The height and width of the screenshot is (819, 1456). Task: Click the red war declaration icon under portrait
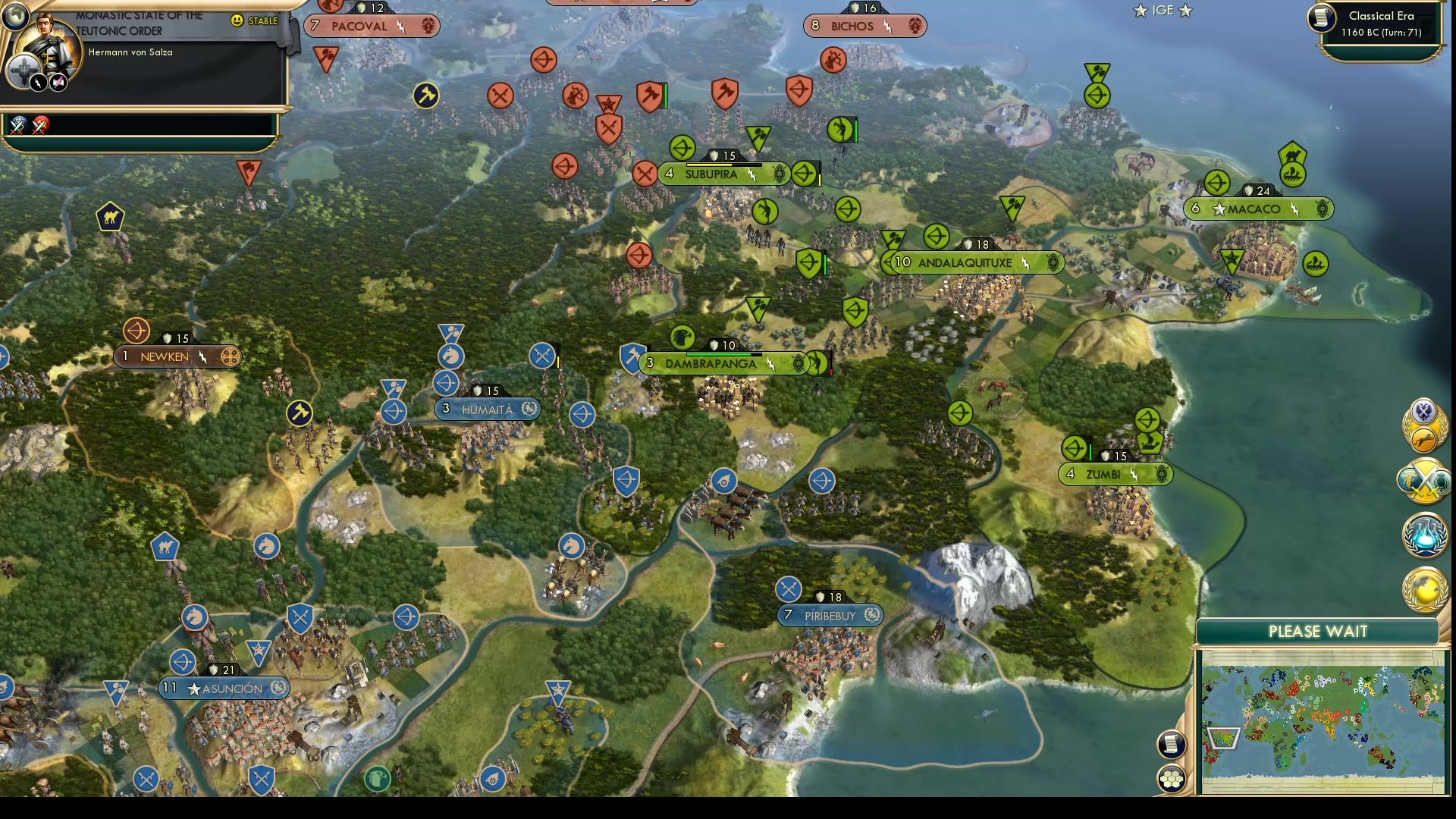42,125
